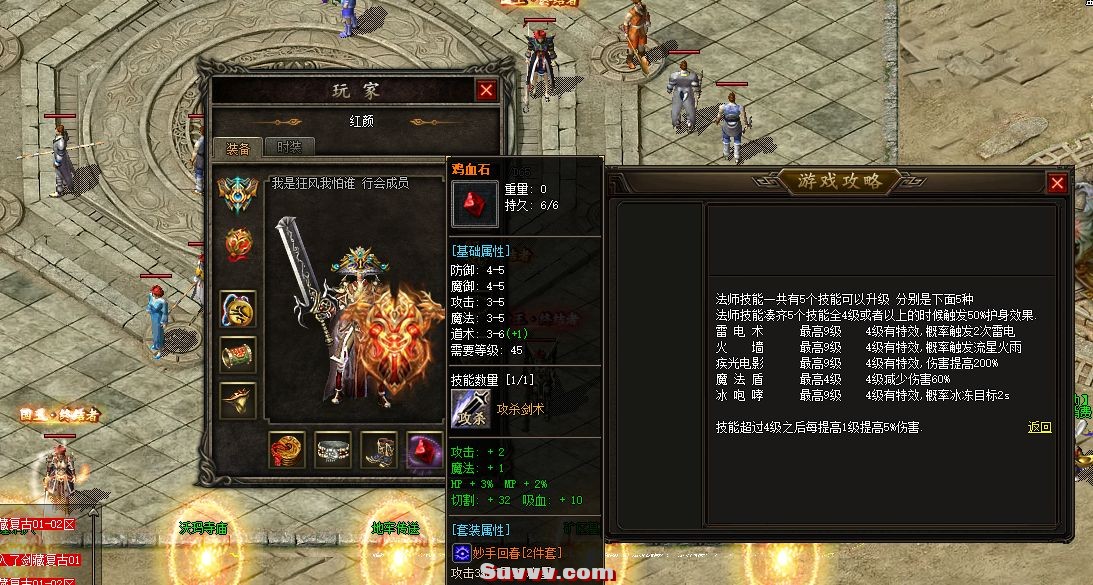
Task: Select the 装备 equipment tab
Action: [238, 148]
